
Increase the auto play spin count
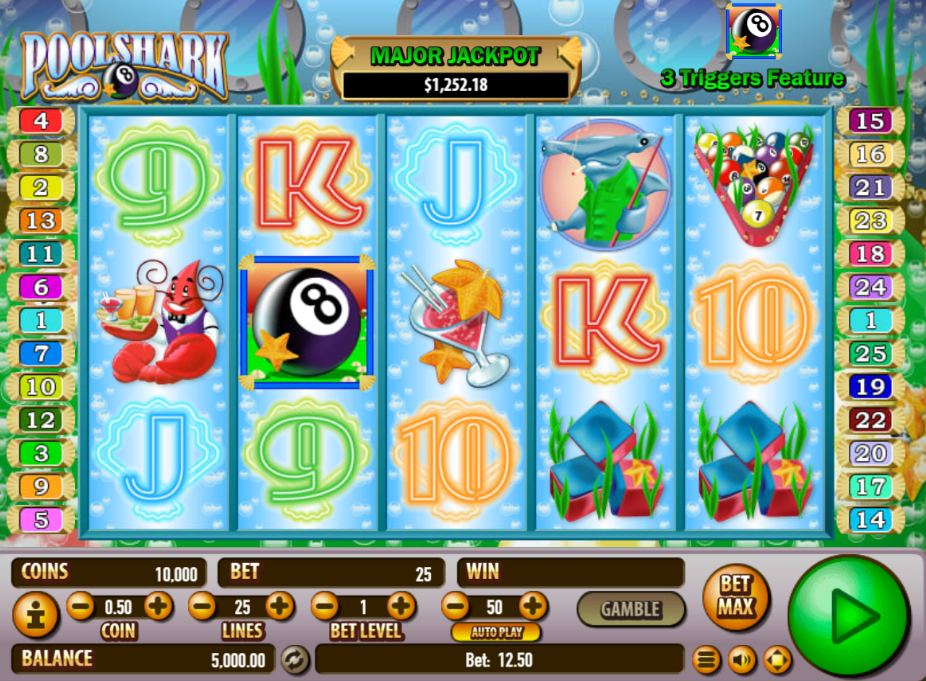pyautogui.click(x=533, y=606)
